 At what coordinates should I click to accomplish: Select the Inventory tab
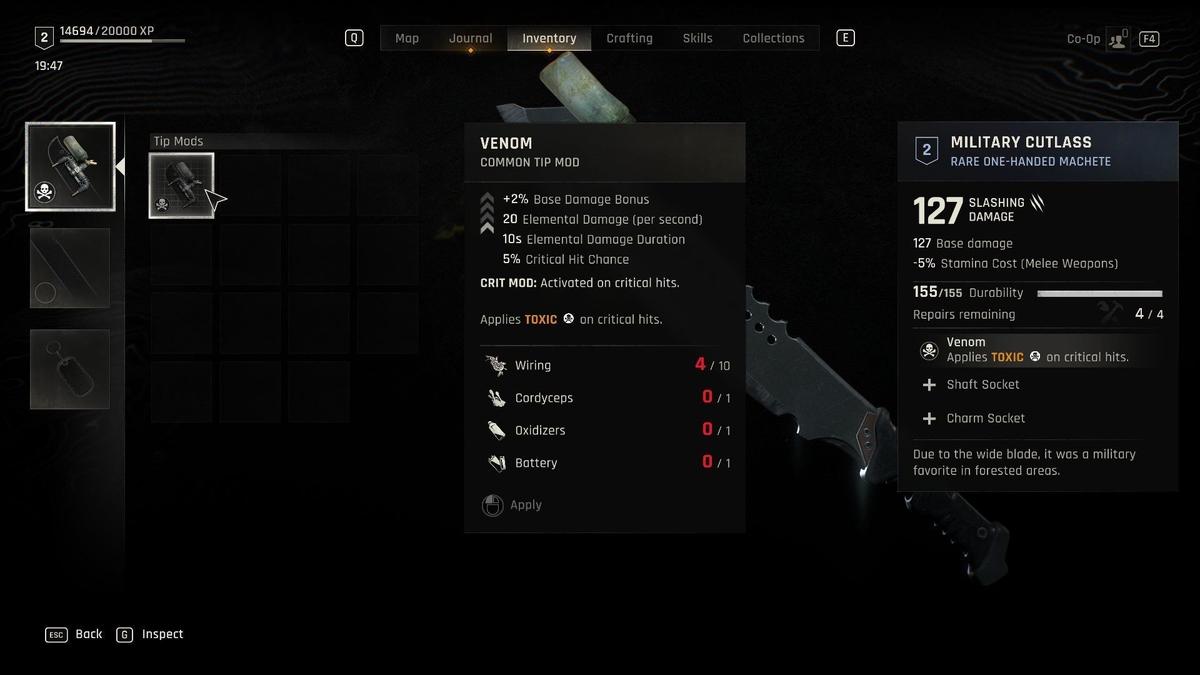pos(549,38)
